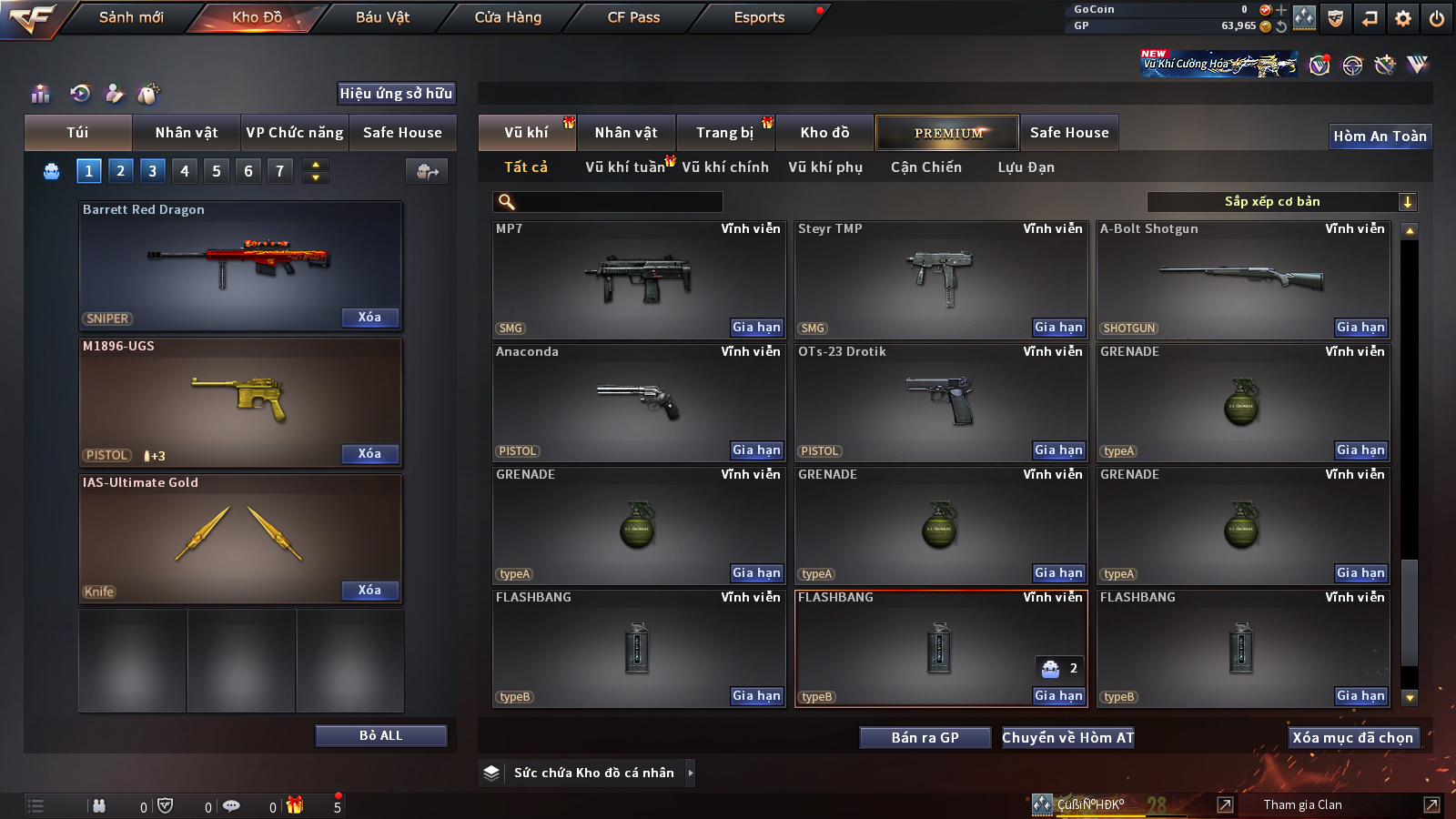Image resolution: width=1456 pixels, height=819 pixels.
Task: Click the Bỏ ALL button
Action: (x=380, y=735)
